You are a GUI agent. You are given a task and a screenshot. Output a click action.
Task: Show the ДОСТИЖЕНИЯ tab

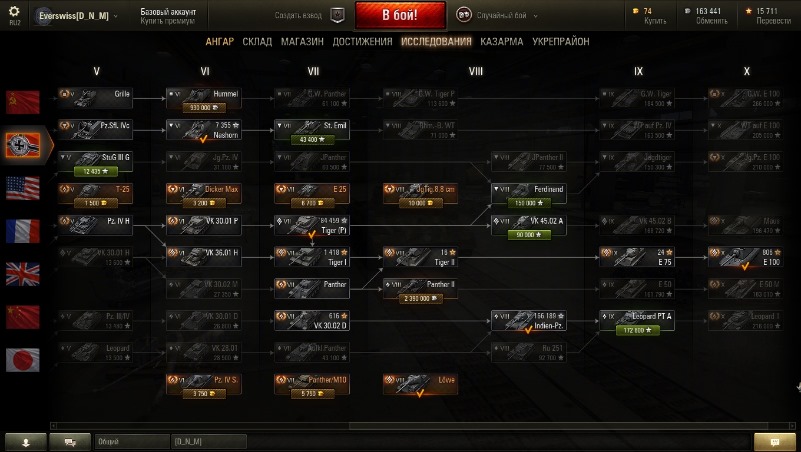(x=362, y=42)
